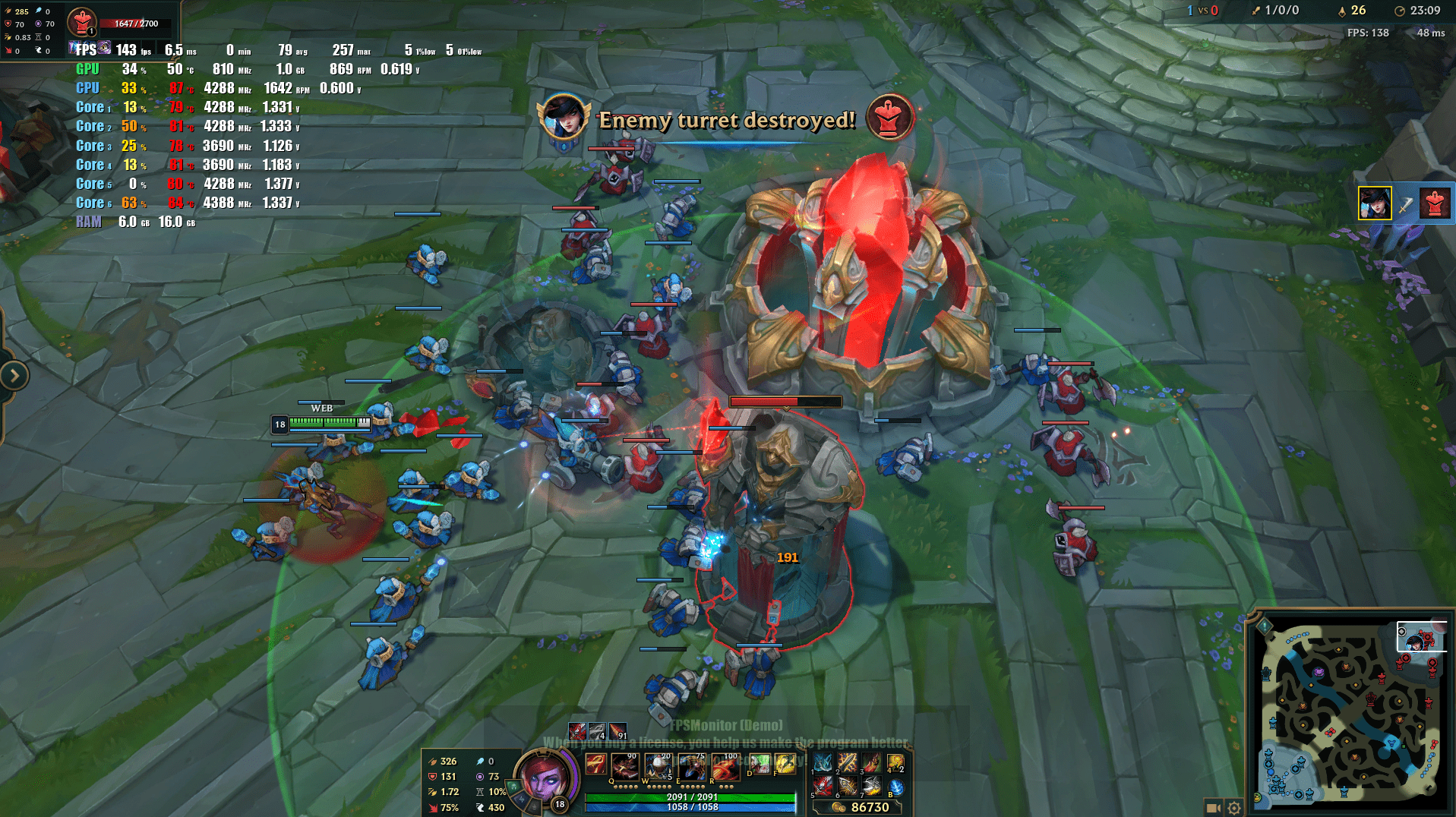Cast the F summoner spell Flash
Image resolution: width=1456 pixels, height=817 pixels.
[785, 764]
